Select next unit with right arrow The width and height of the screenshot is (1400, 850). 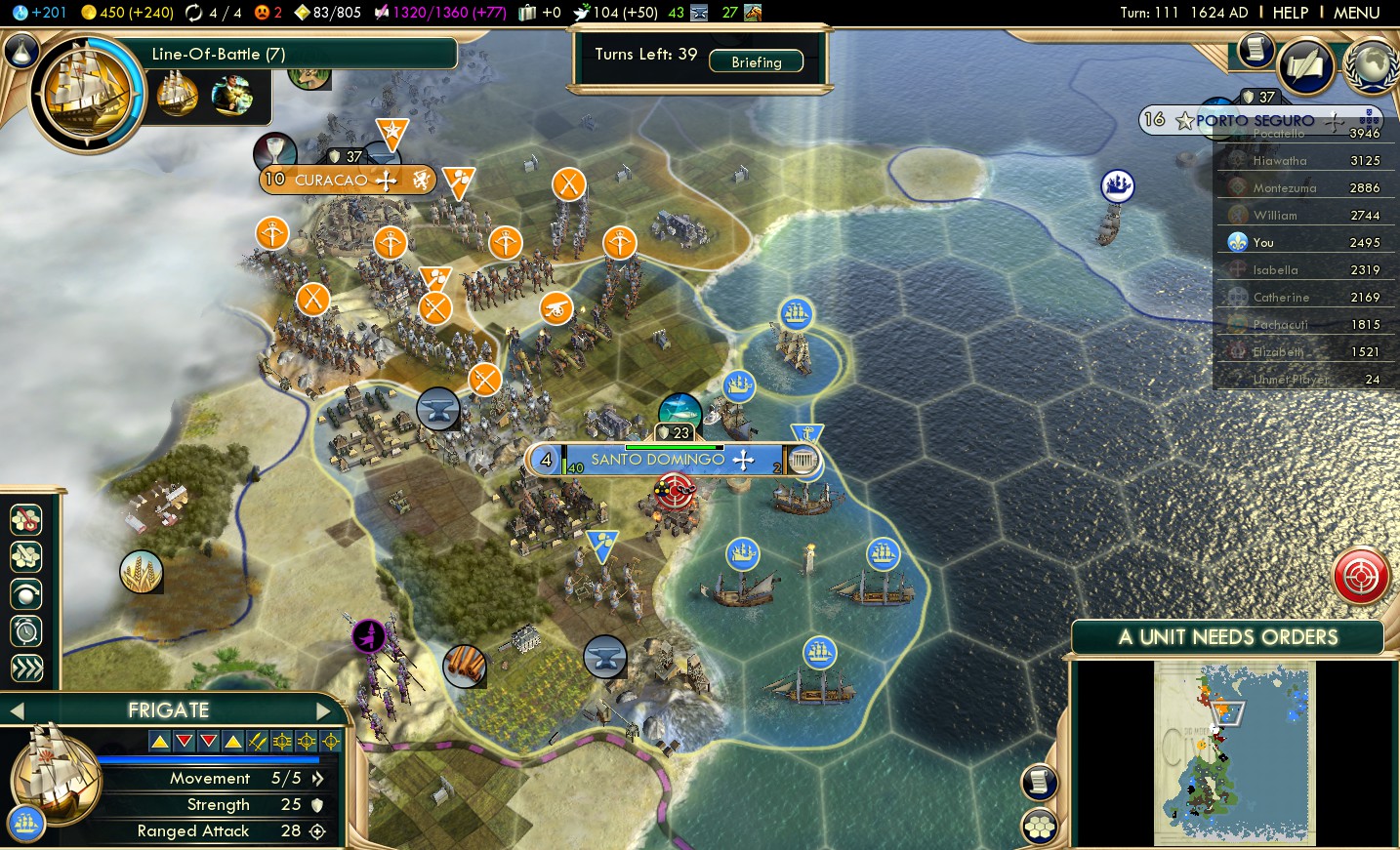pyautogui.click(x=323, y=710)
